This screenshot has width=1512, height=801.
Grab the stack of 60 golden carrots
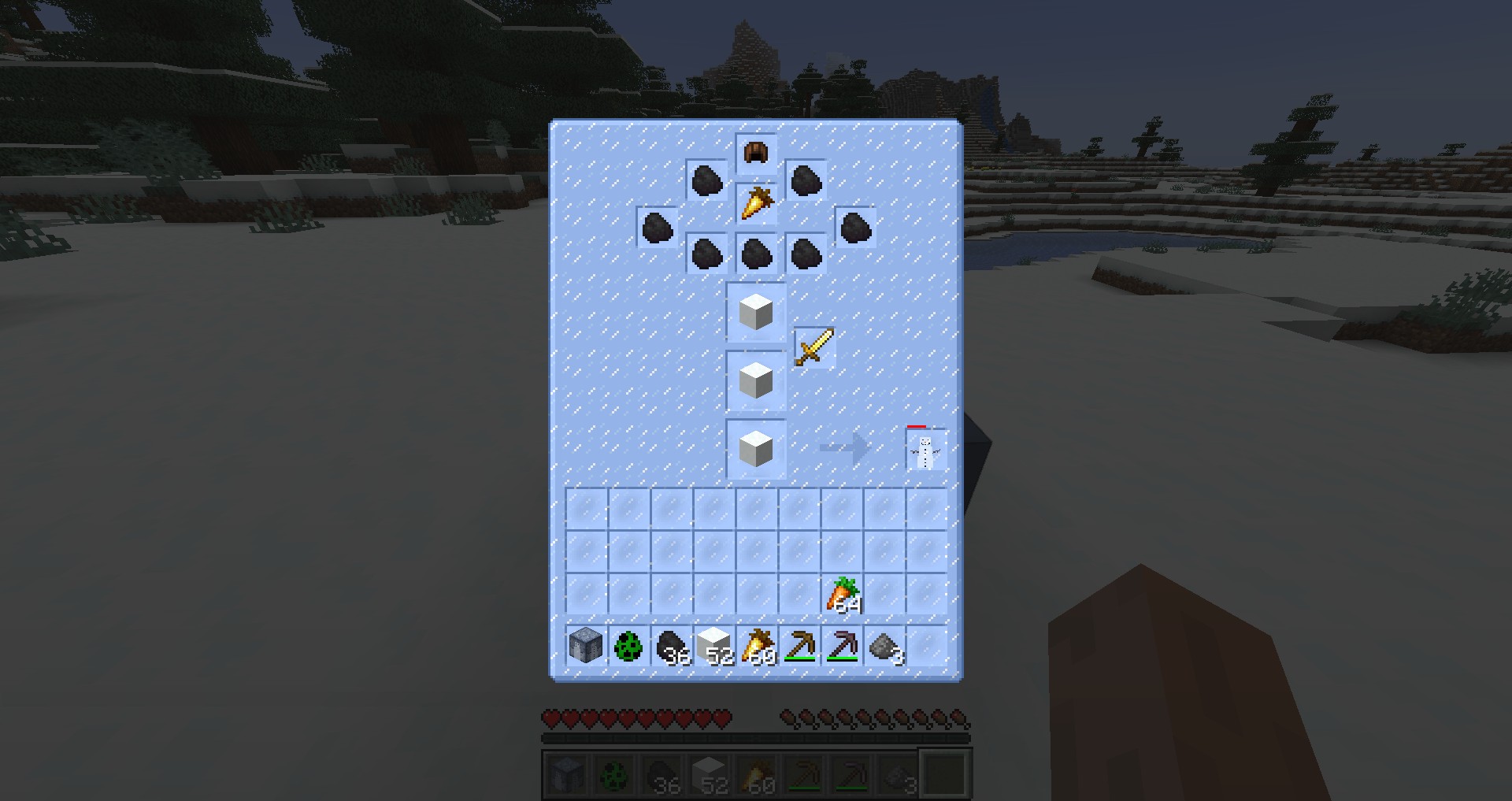click(757, 647)
